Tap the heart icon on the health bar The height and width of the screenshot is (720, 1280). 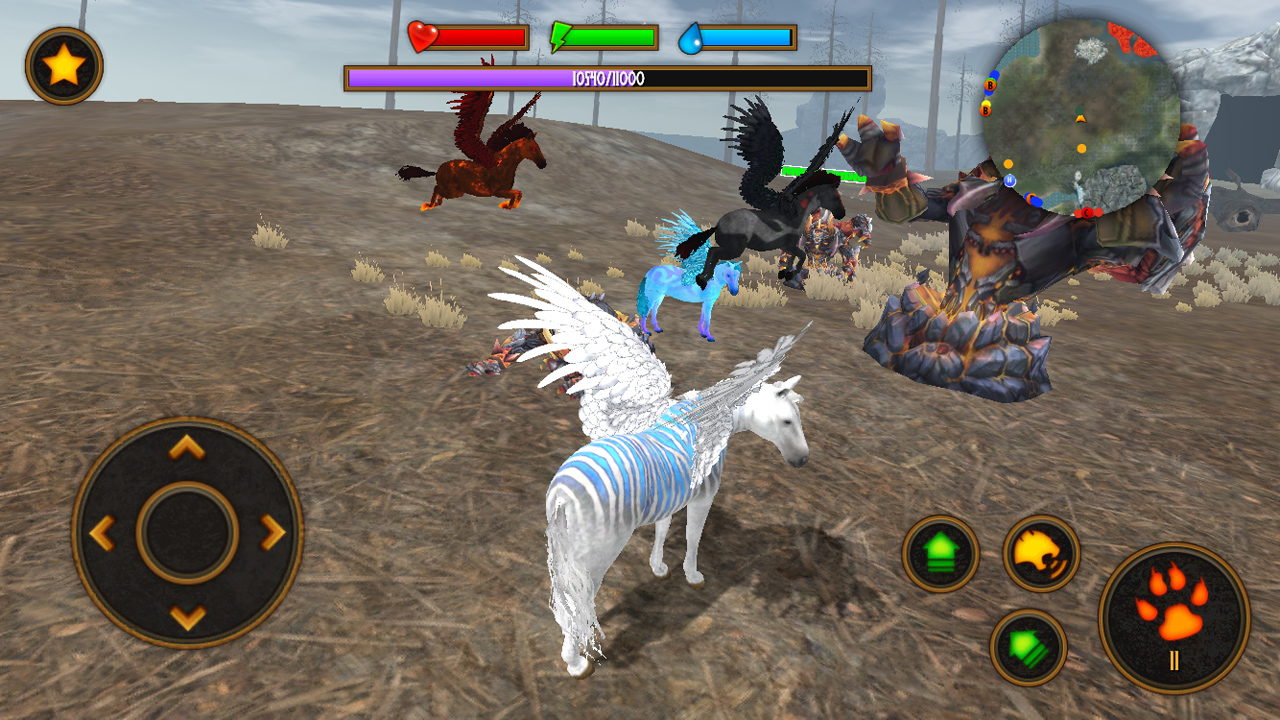click(424, 37)
